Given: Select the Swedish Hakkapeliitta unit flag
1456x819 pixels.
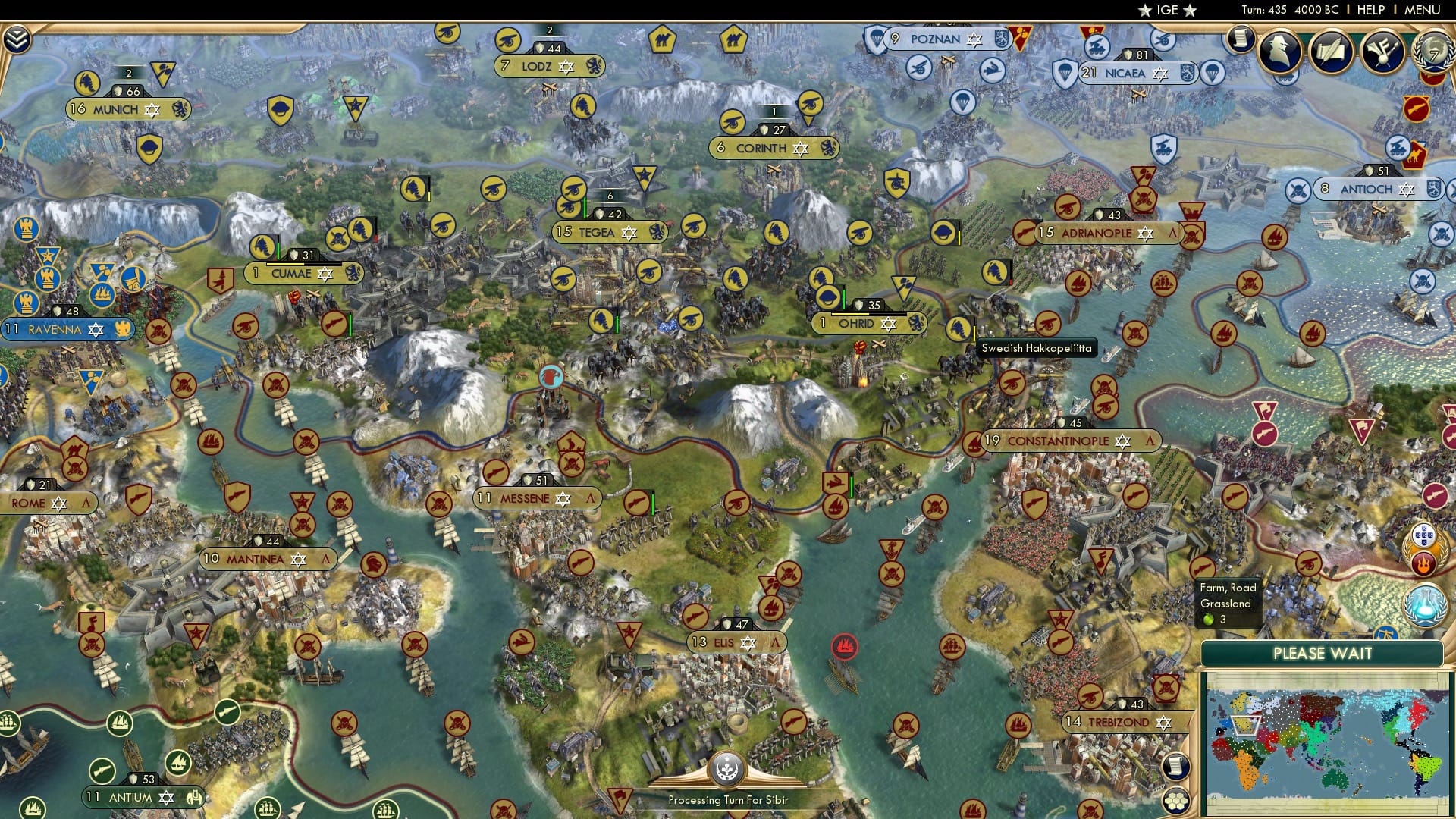Looking at the screenshot, I should point(958,328).
